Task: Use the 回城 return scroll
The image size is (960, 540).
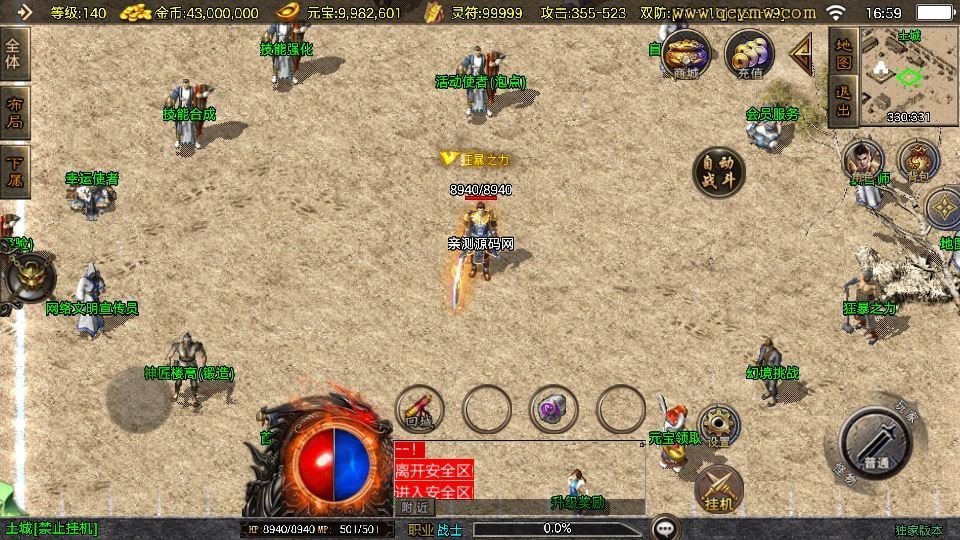Action: [x=420, y=408]
